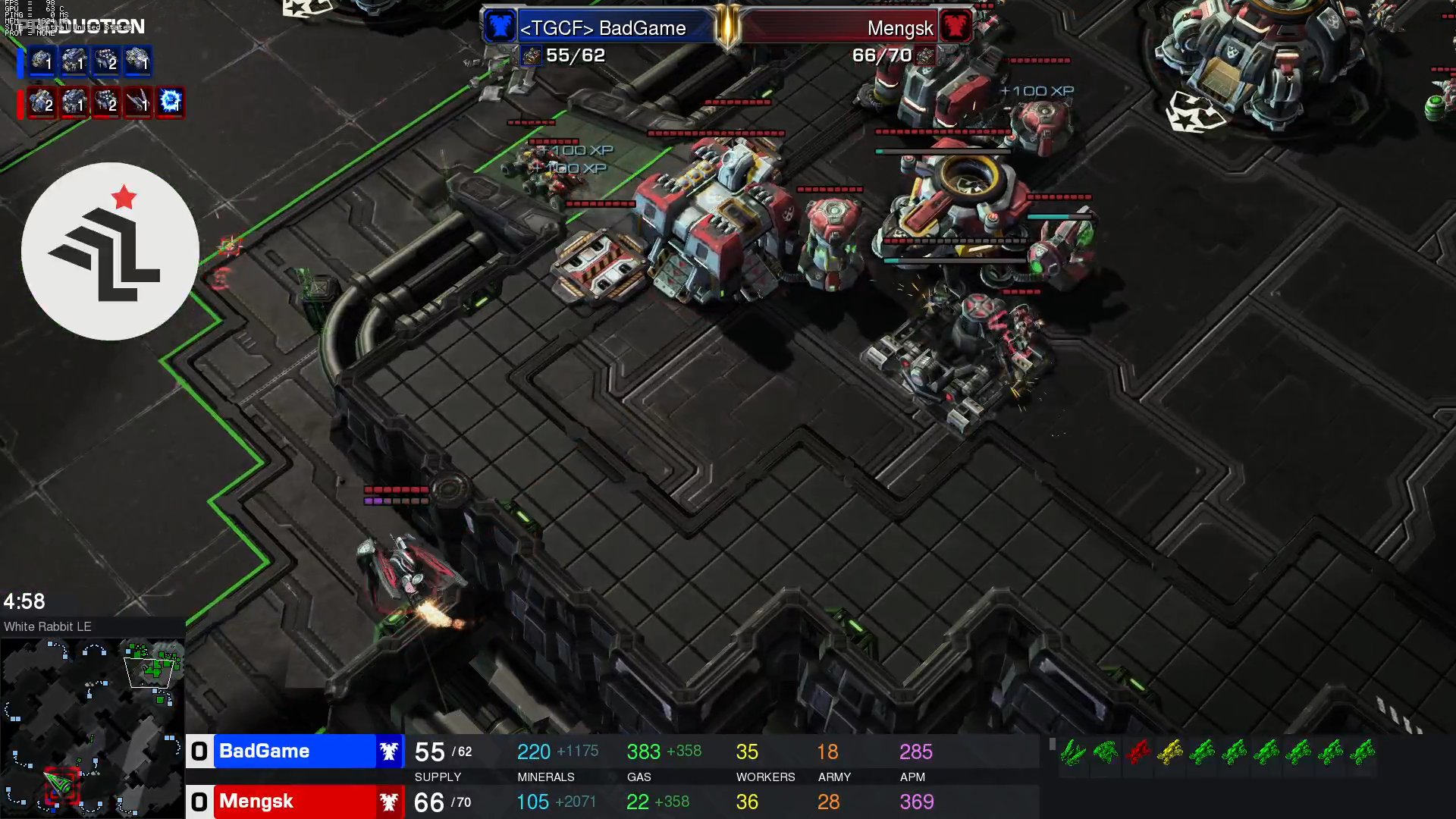The image size is (1456, 819).
Task: Click the gold Hellion icon in the units panel
Action: [x=1169, y=752]
